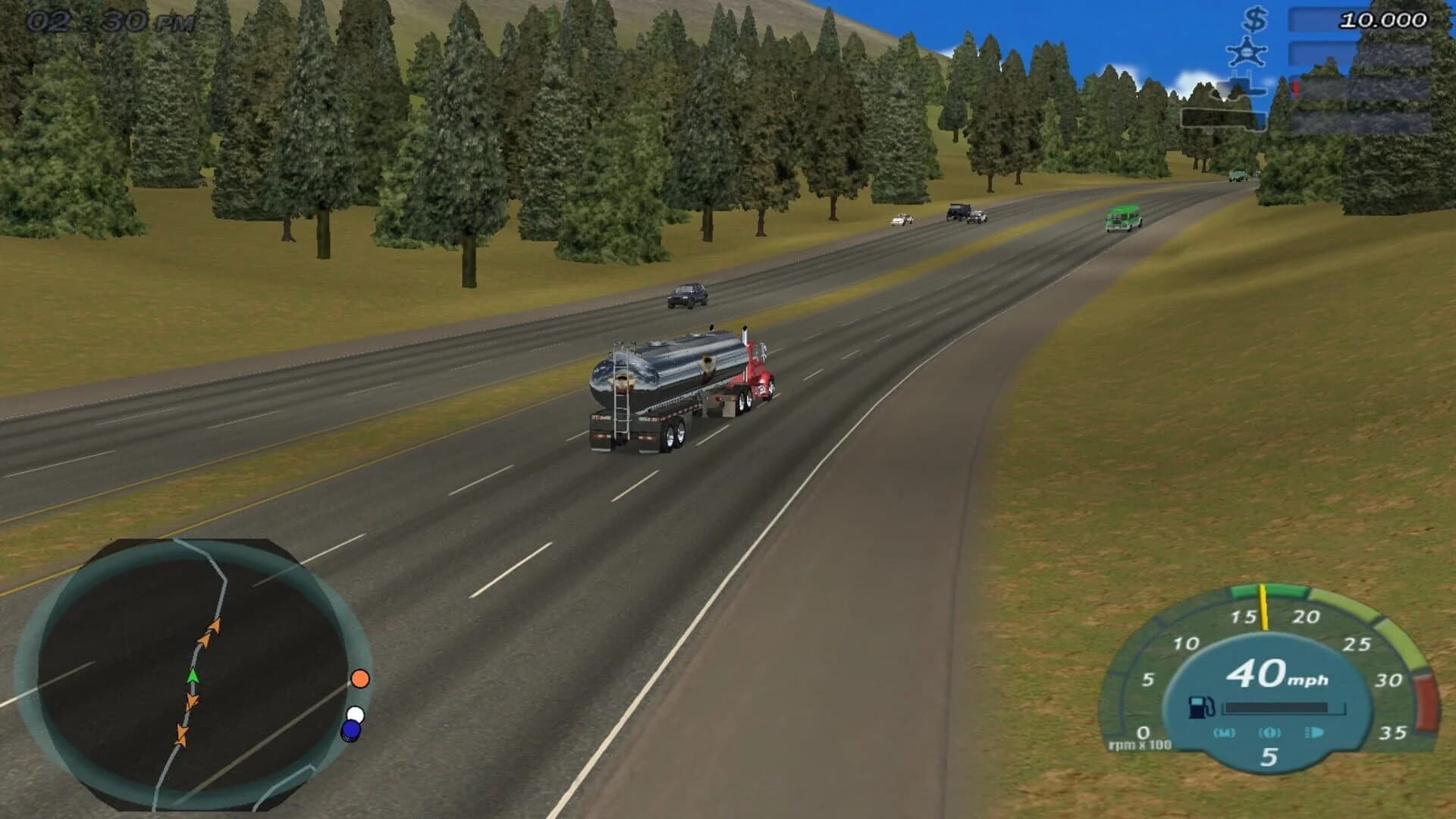Select the dollar sign money icon
Screen dimensions: 1456x819
1254,21
